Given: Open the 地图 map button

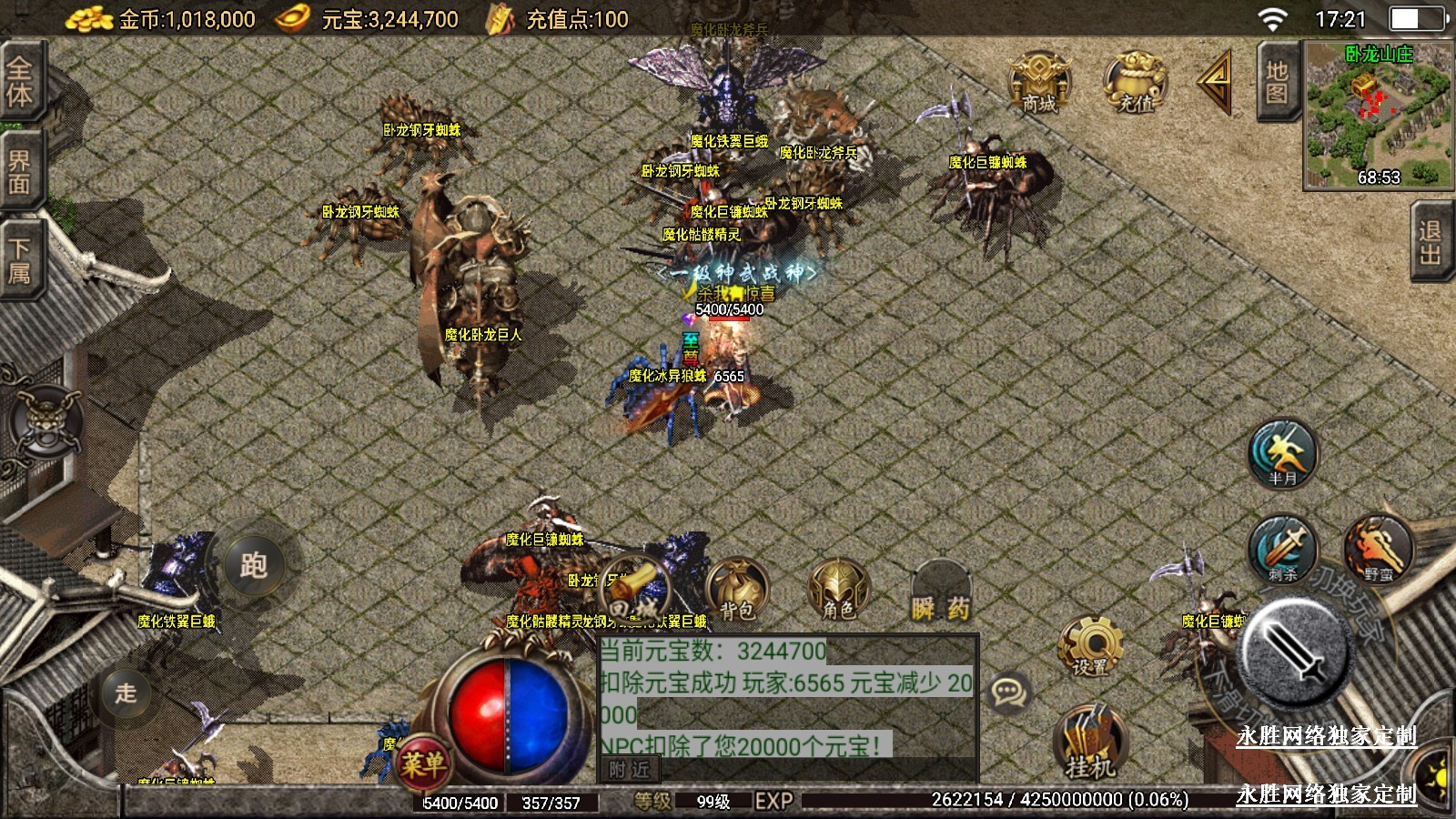Looking at the screenshot, I should (1277, 82).
